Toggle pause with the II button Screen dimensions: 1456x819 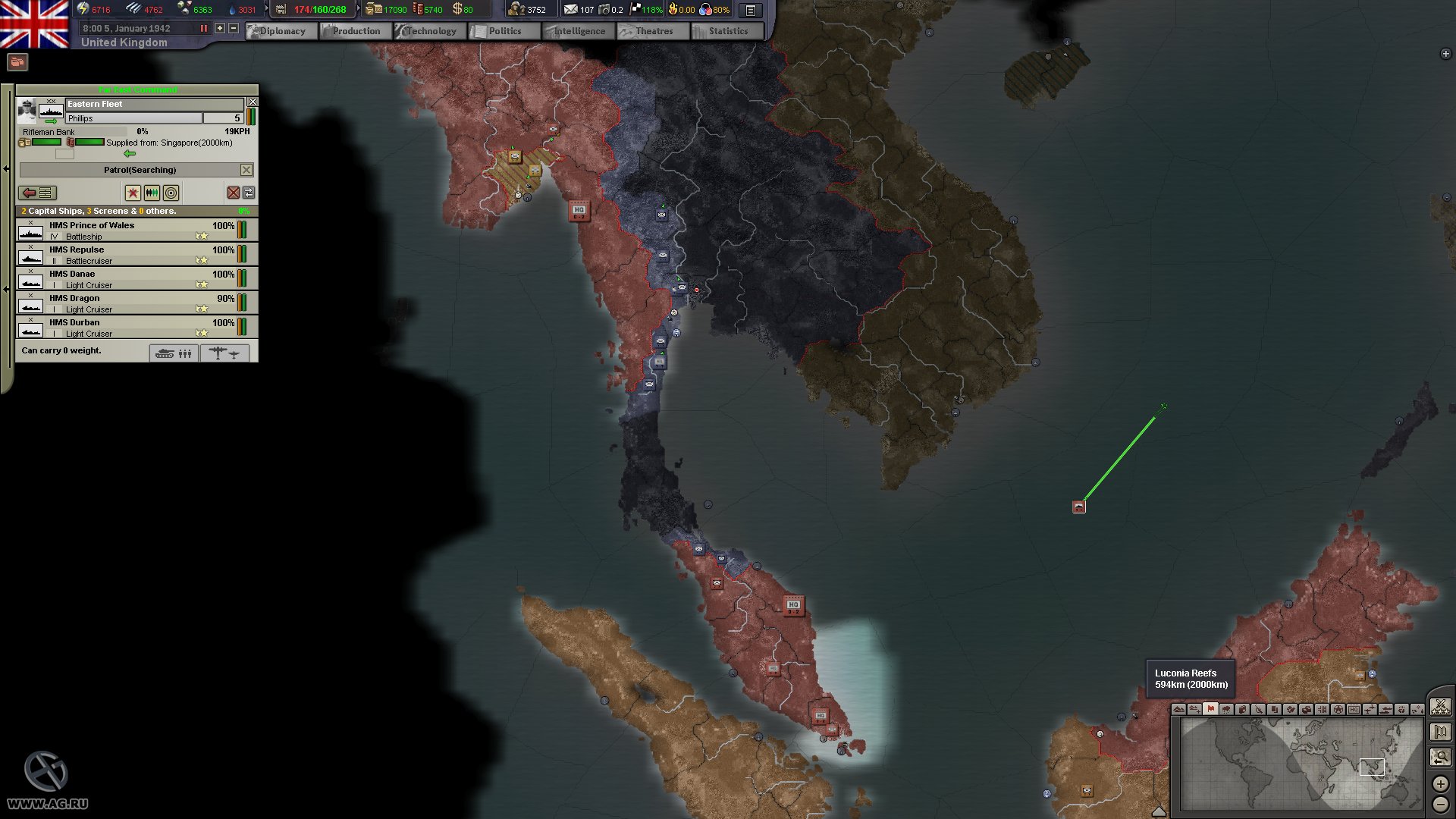203,27
